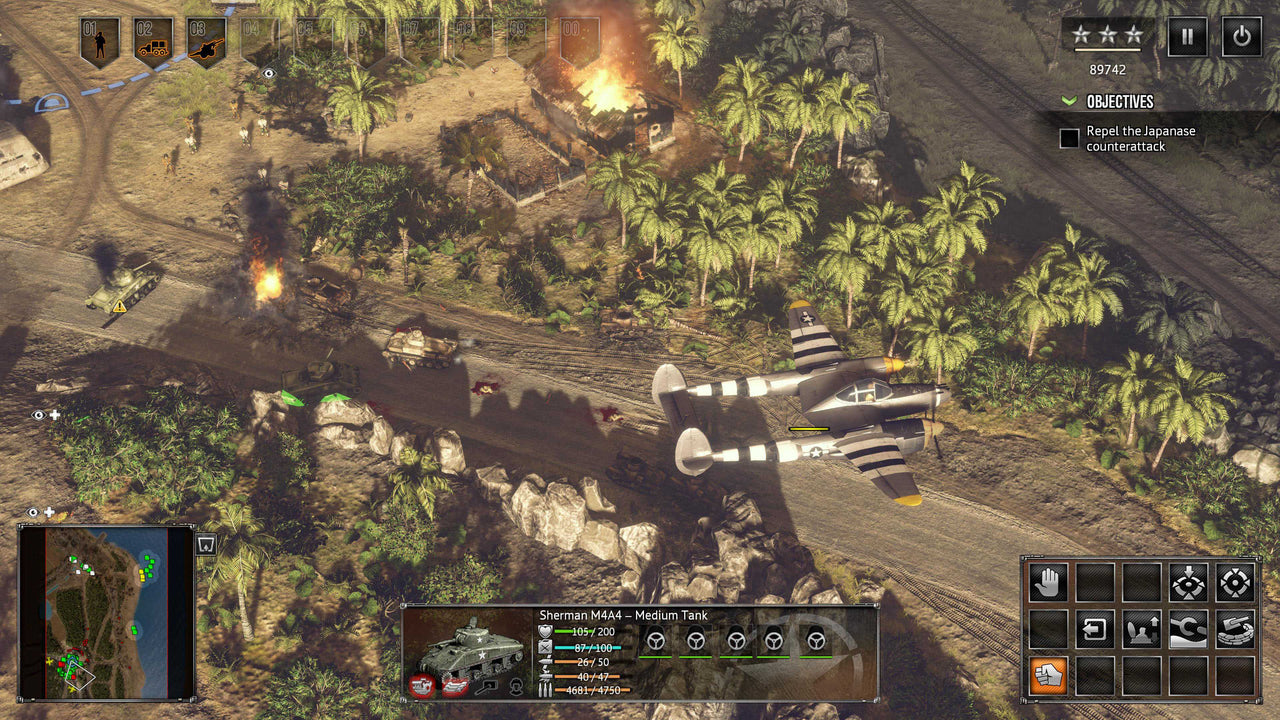
Task: Click the defend position crosshair icon
Action: [x=1188, y=584]
